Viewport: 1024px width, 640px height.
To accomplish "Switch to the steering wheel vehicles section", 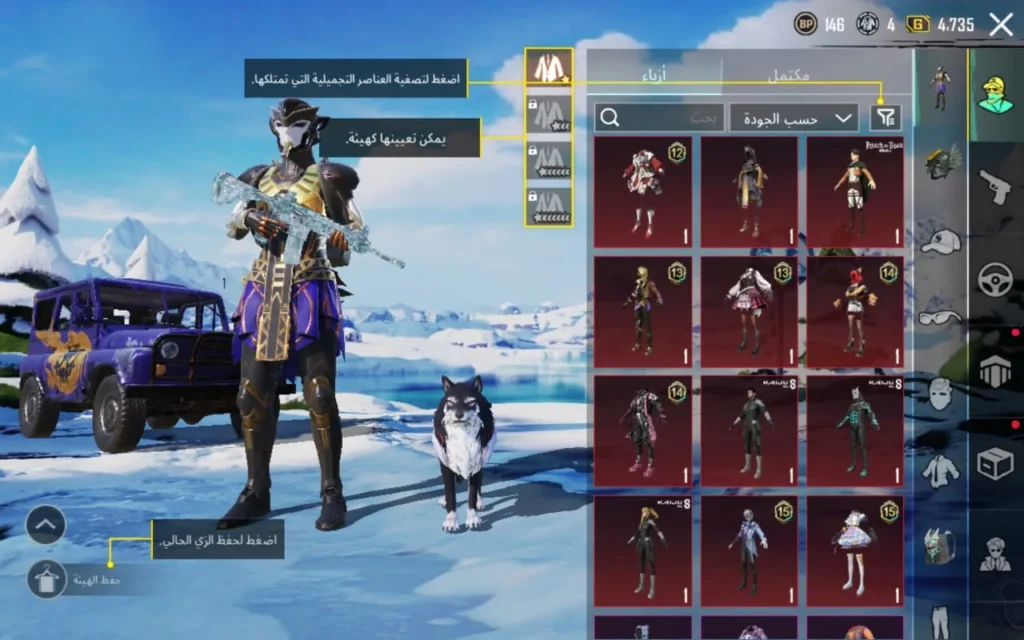I will pyautogui.click(x=996, y=278).
